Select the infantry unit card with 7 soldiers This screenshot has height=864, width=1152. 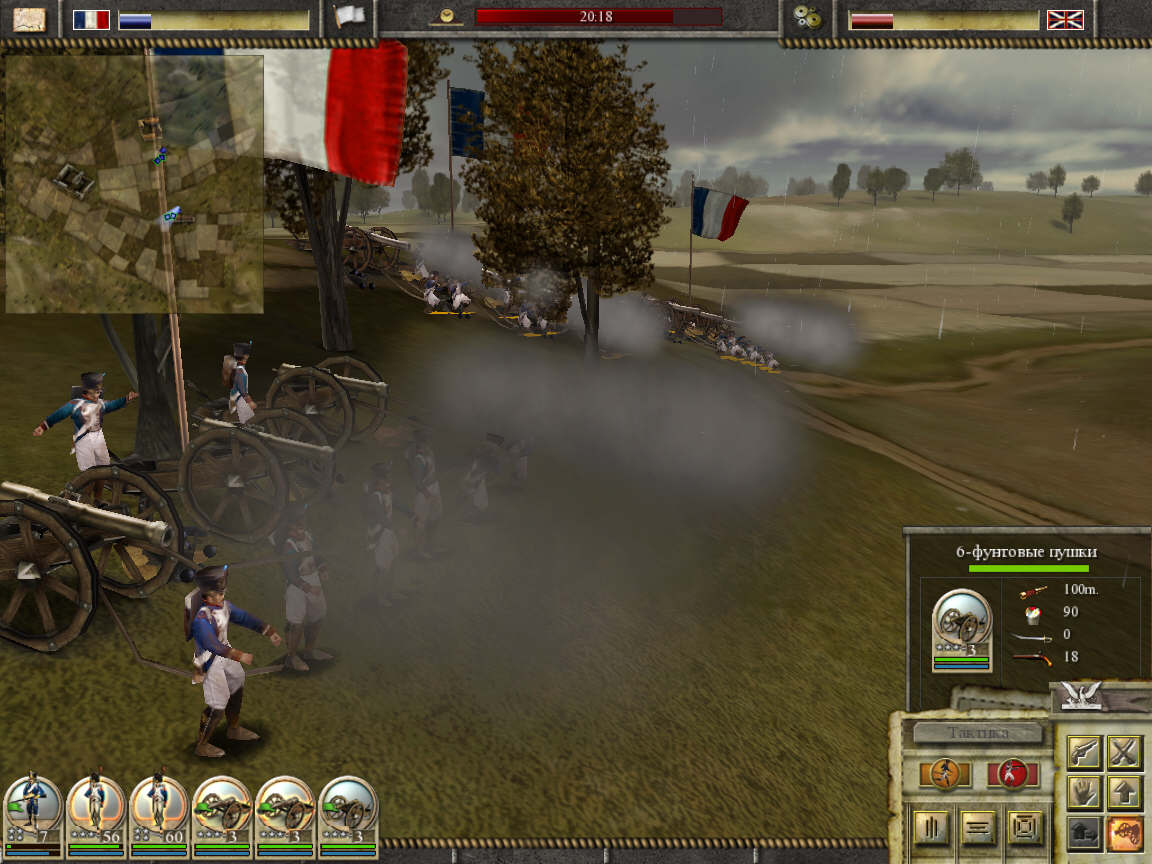click(x=31, y=814)
